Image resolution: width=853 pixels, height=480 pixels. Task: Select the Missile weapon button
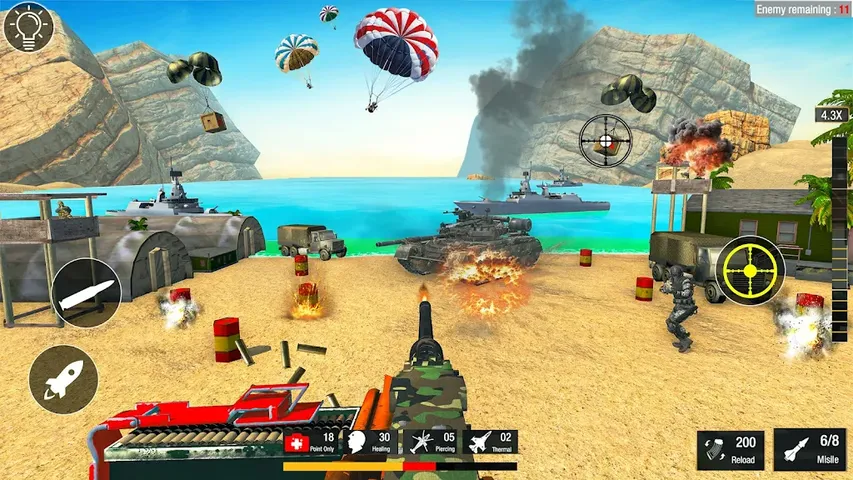coord(809,450)
